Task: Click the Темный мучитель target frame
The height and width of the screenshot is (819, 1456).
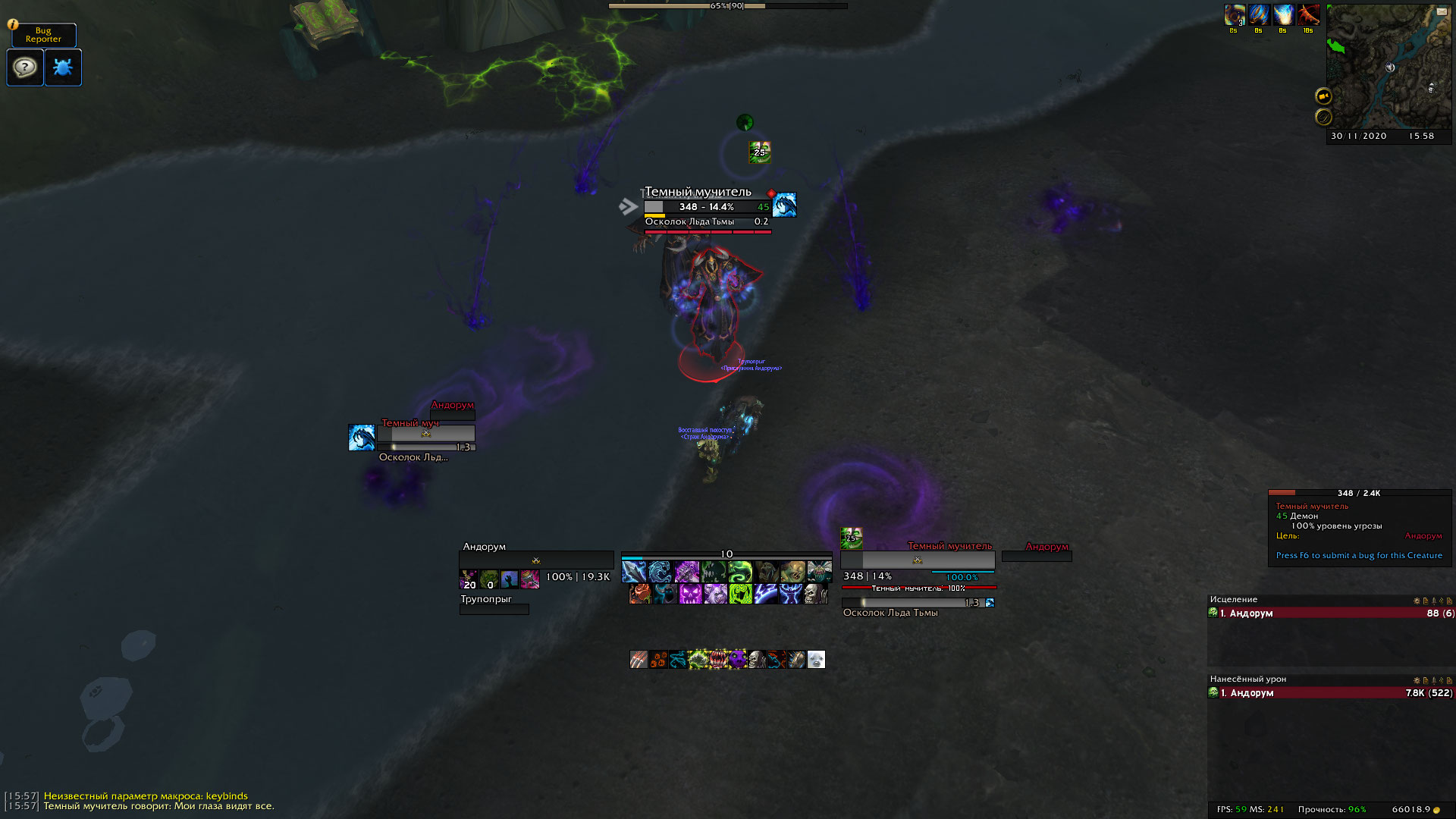Action: pos(917,560)
